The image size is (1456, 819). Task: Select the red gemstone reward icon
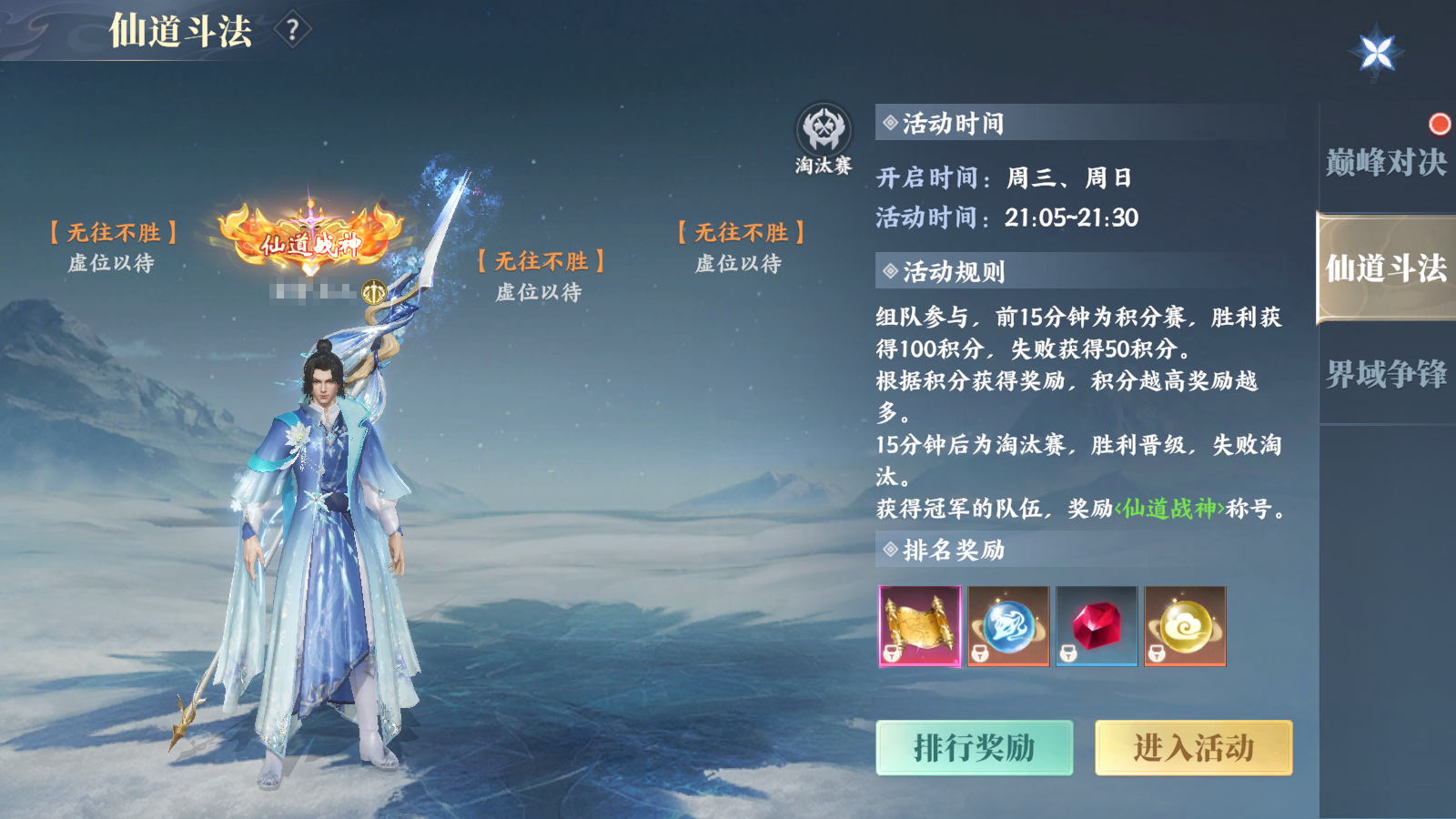1094,628
